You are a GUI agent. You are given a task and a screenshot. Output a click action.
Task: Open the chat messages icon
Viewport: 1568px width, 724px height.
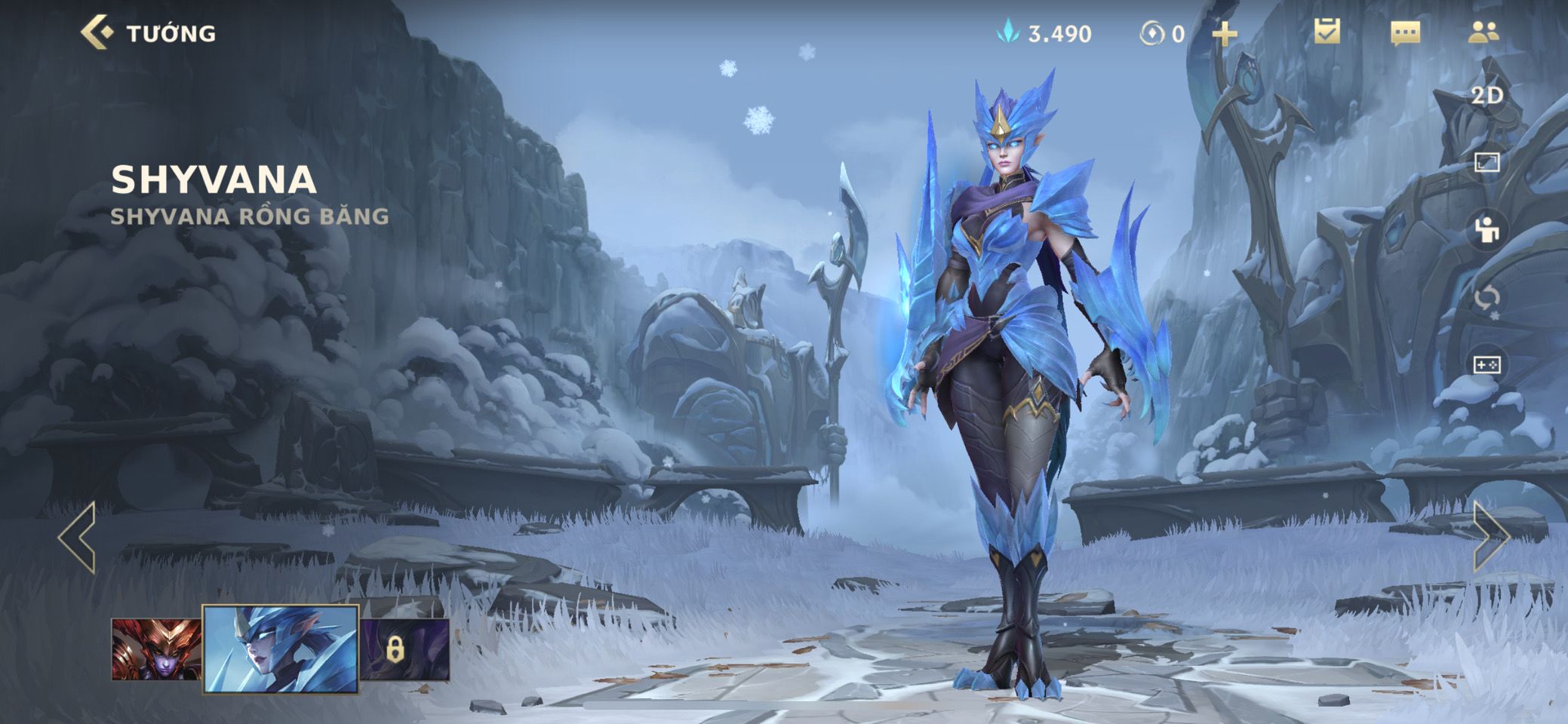[x=1404, y=33]
